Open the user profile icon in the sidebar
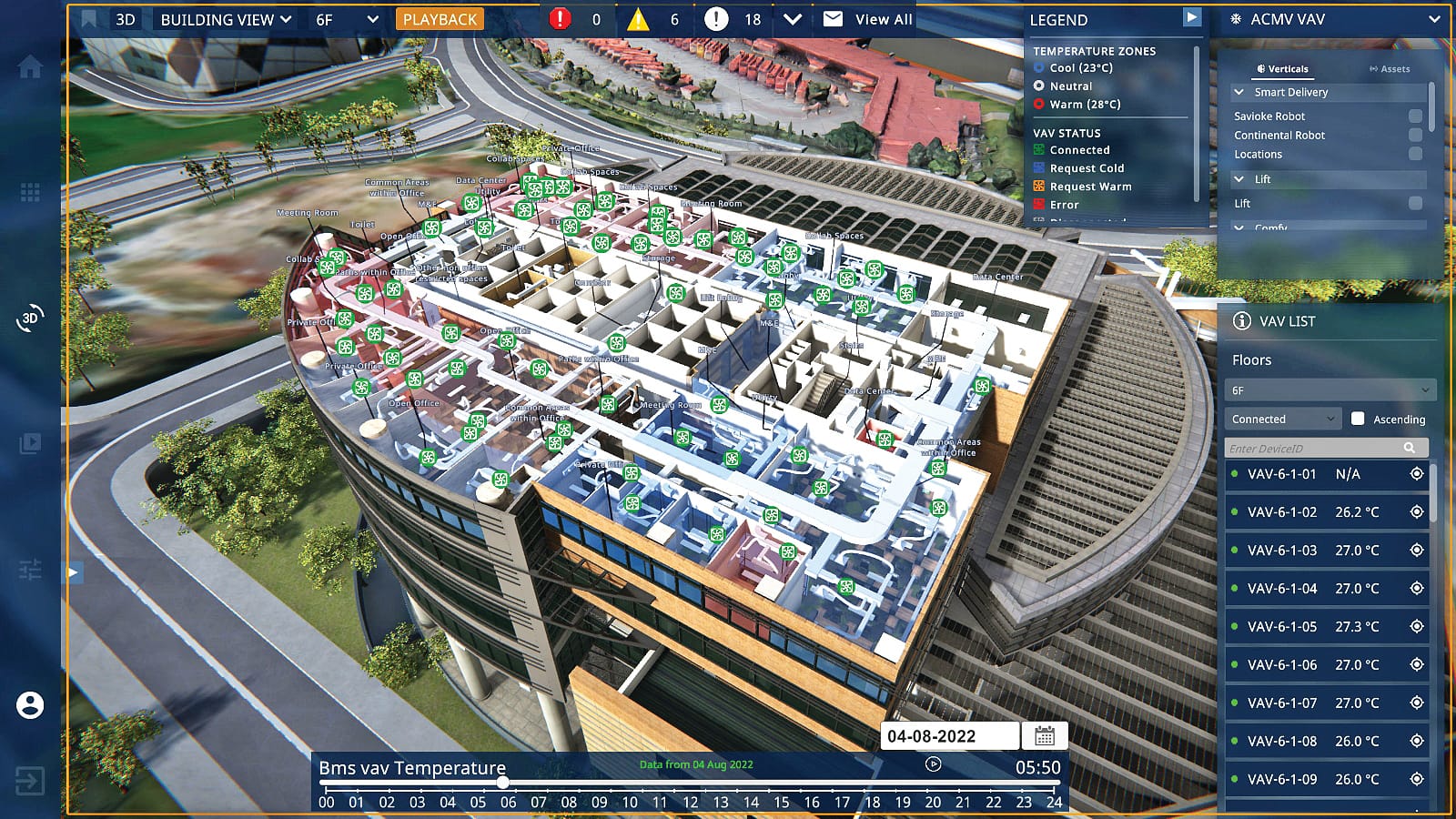 click(x=30, y=705)
